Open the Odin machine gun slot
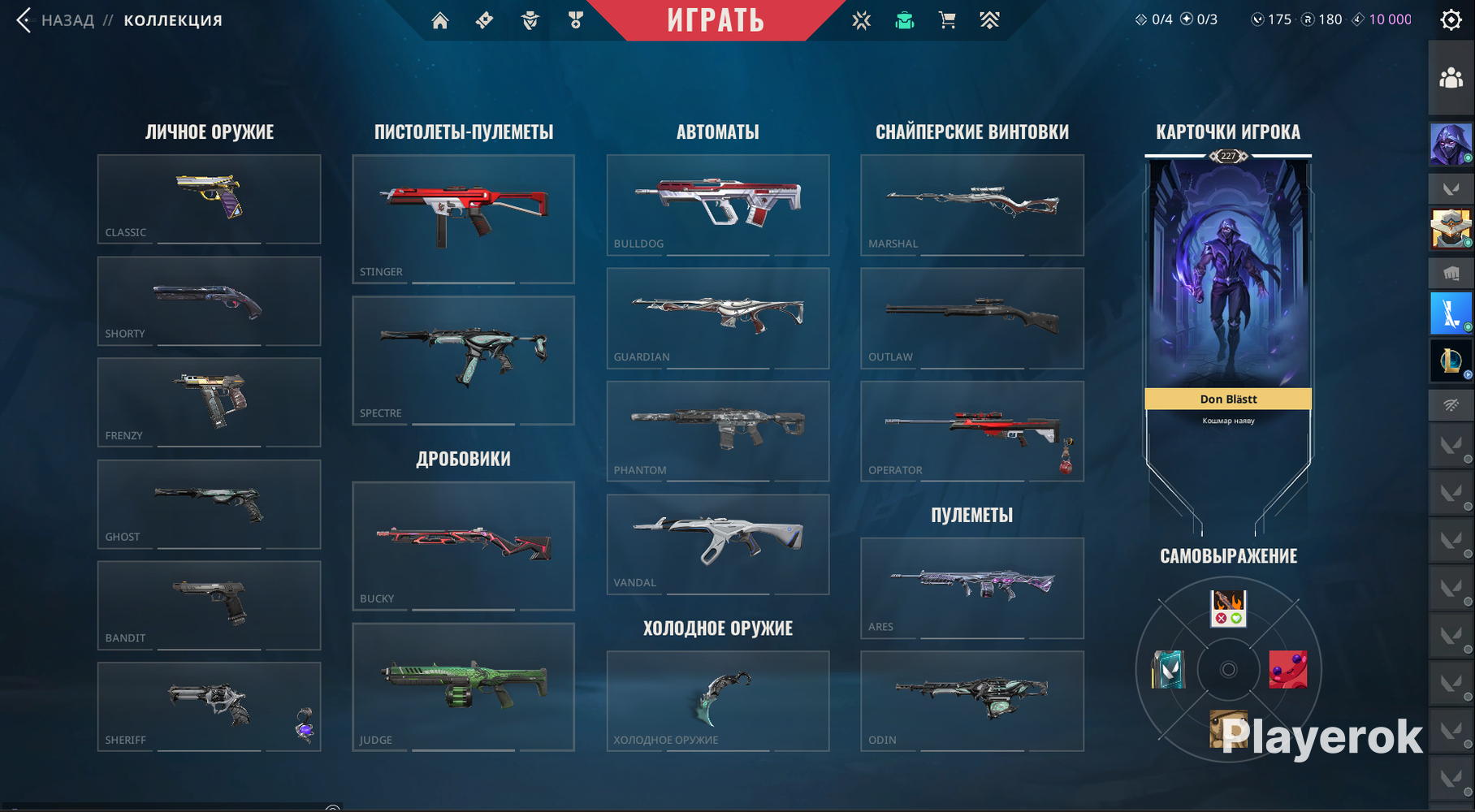The image size is (1475, 812). (971, 701)
